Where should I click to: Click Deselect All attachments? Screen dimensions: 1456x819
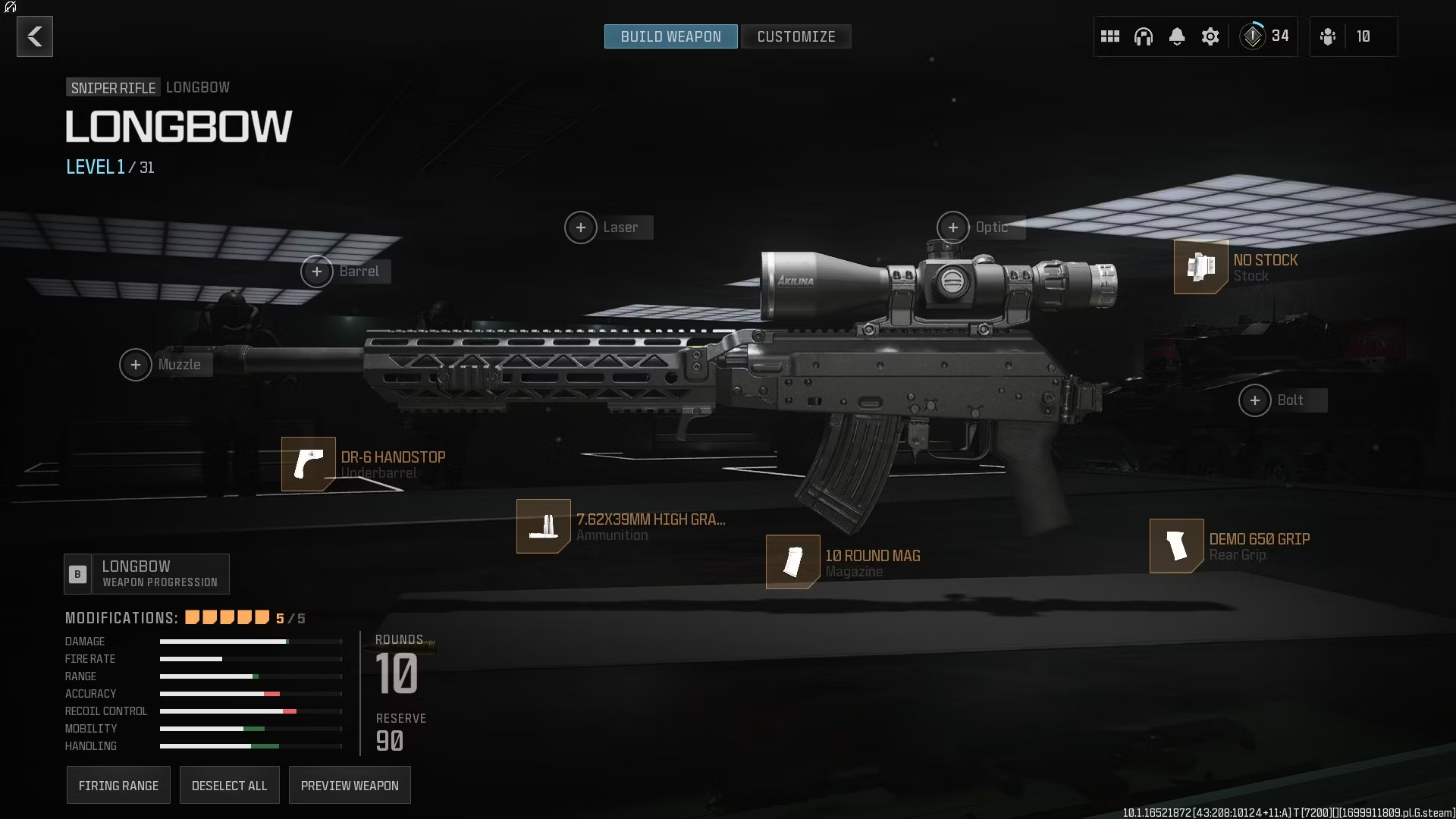tap(229, 786)
